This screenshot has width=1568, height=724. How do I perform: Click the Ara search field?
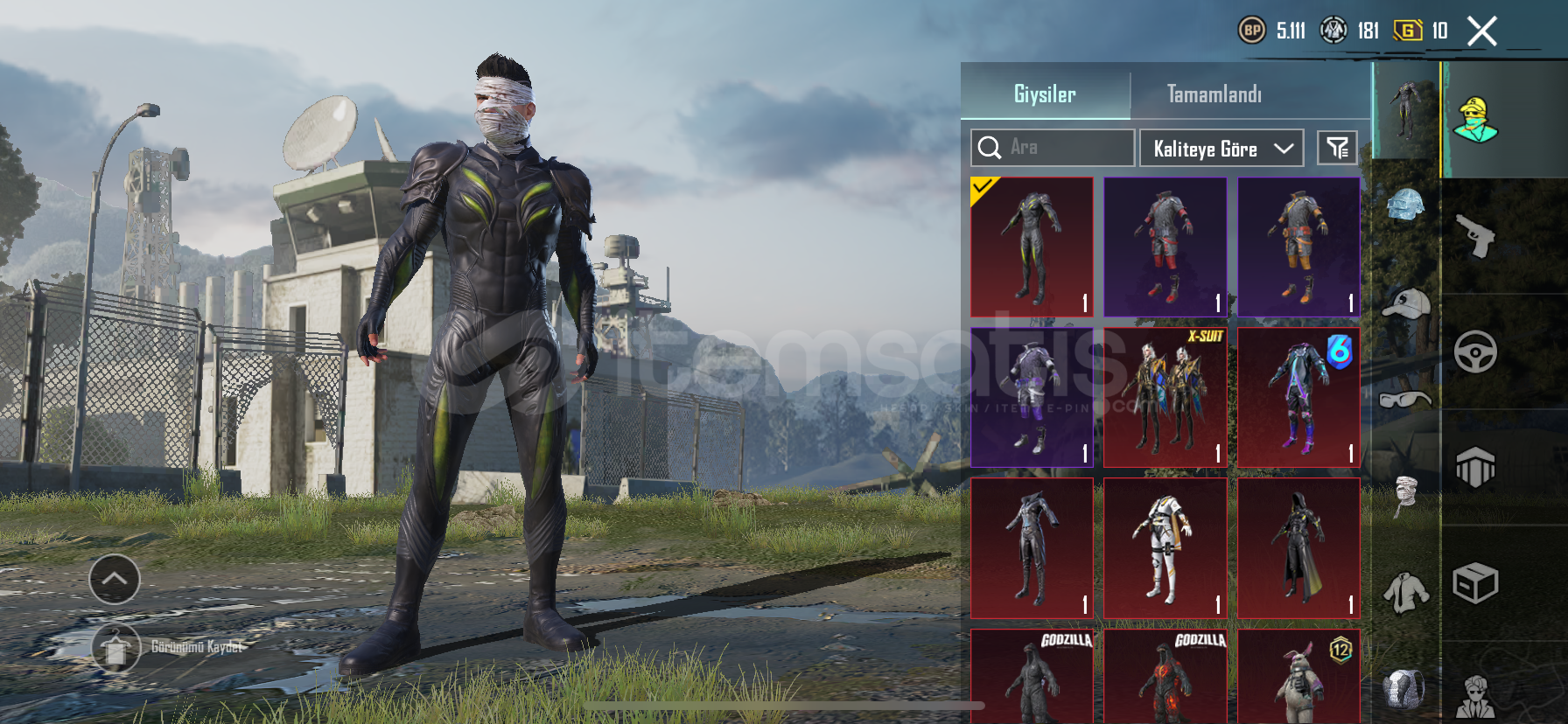pyautogui.click(x=1053, y=148)
